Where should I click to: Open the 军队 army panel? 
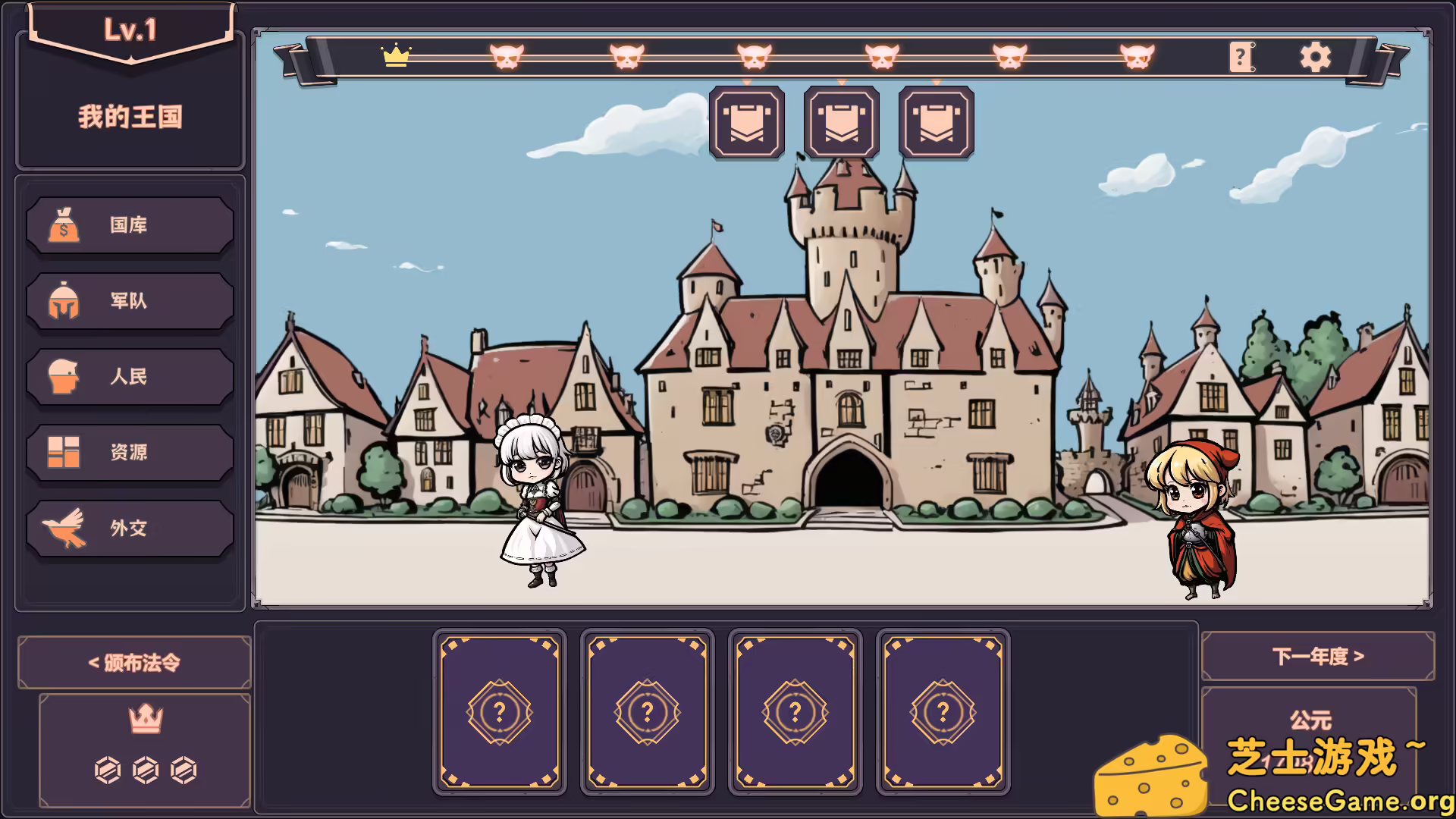click(130, 301)
